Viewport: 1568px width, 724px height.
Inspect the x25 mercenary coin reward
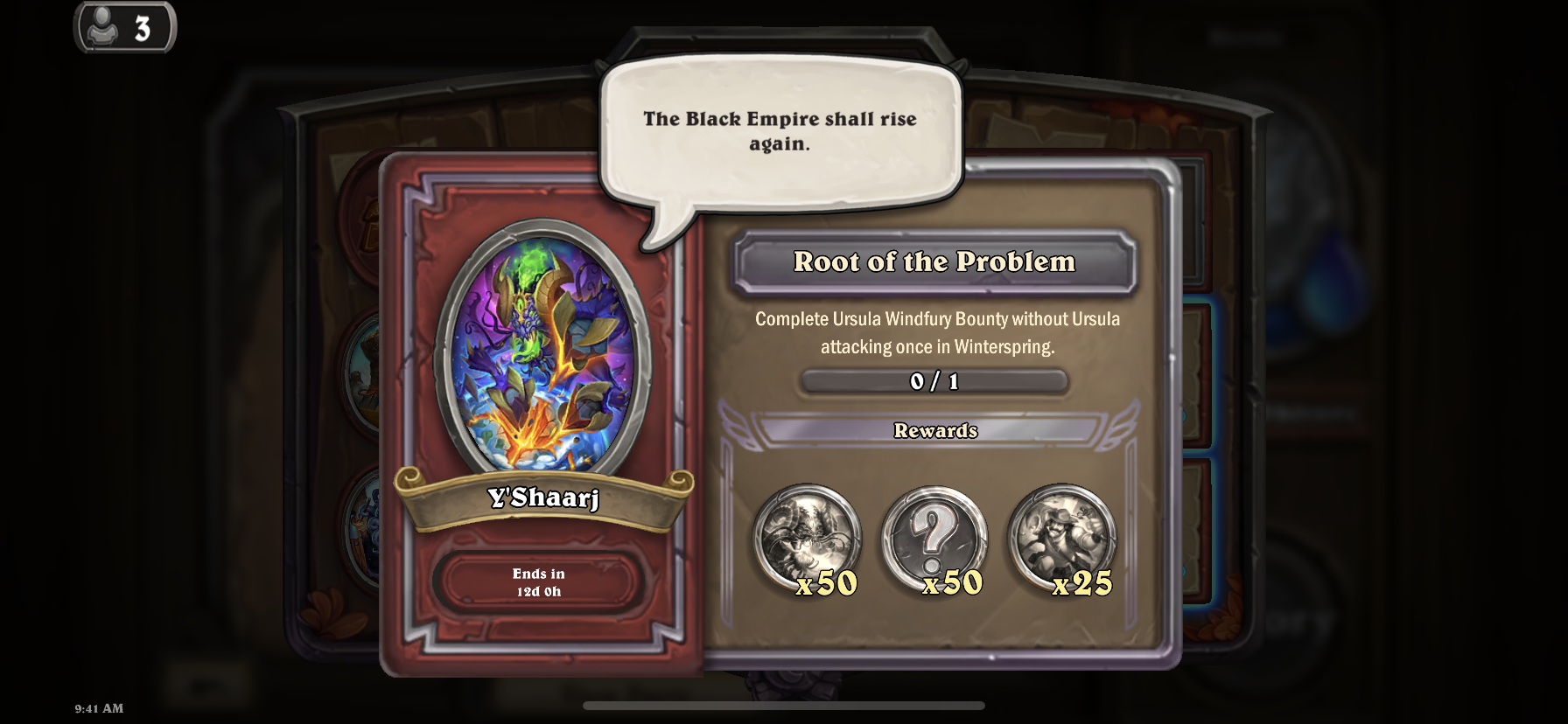1061,536
